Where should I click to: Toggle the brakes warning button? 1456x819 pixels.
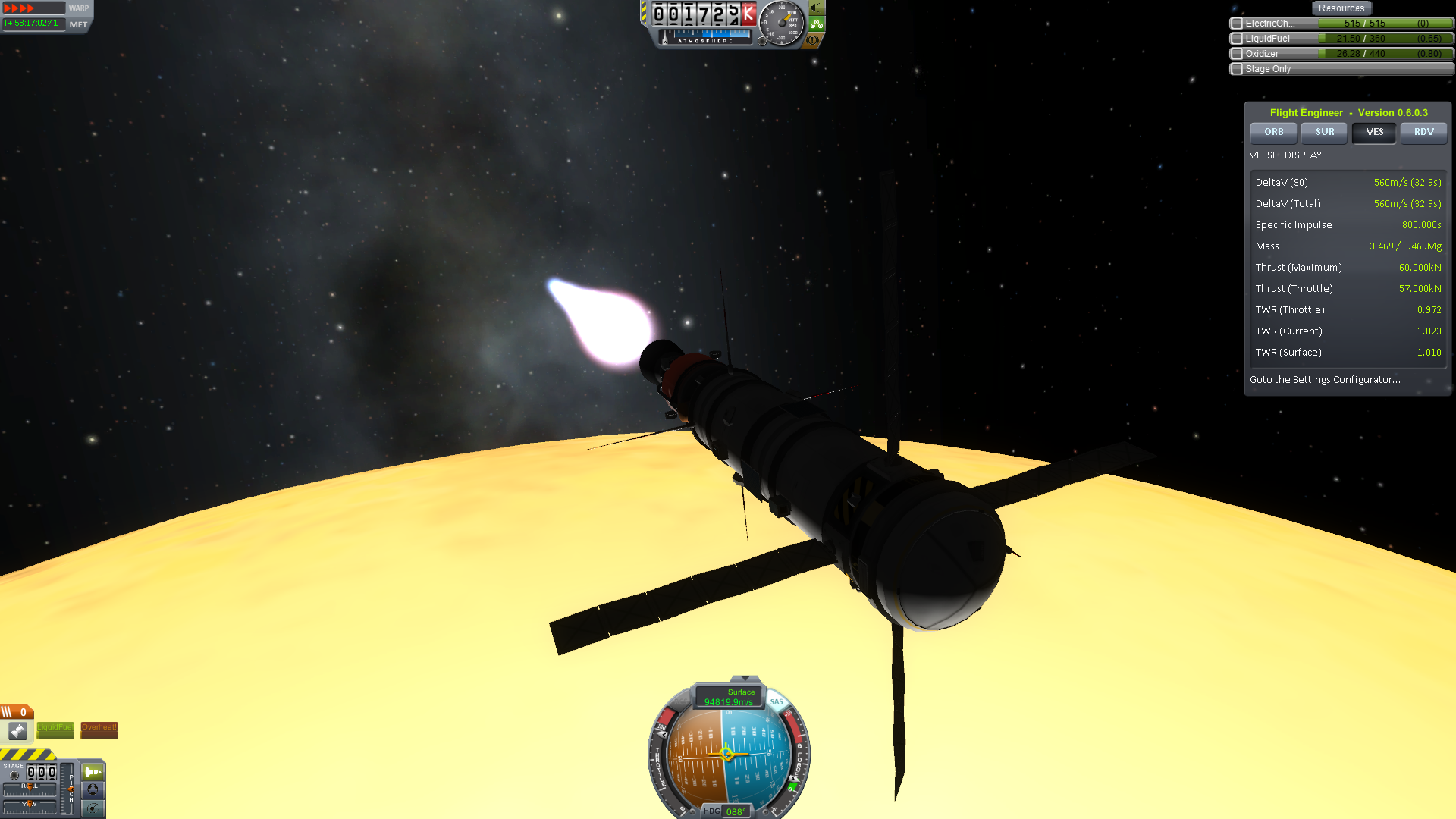pos(814,40)
